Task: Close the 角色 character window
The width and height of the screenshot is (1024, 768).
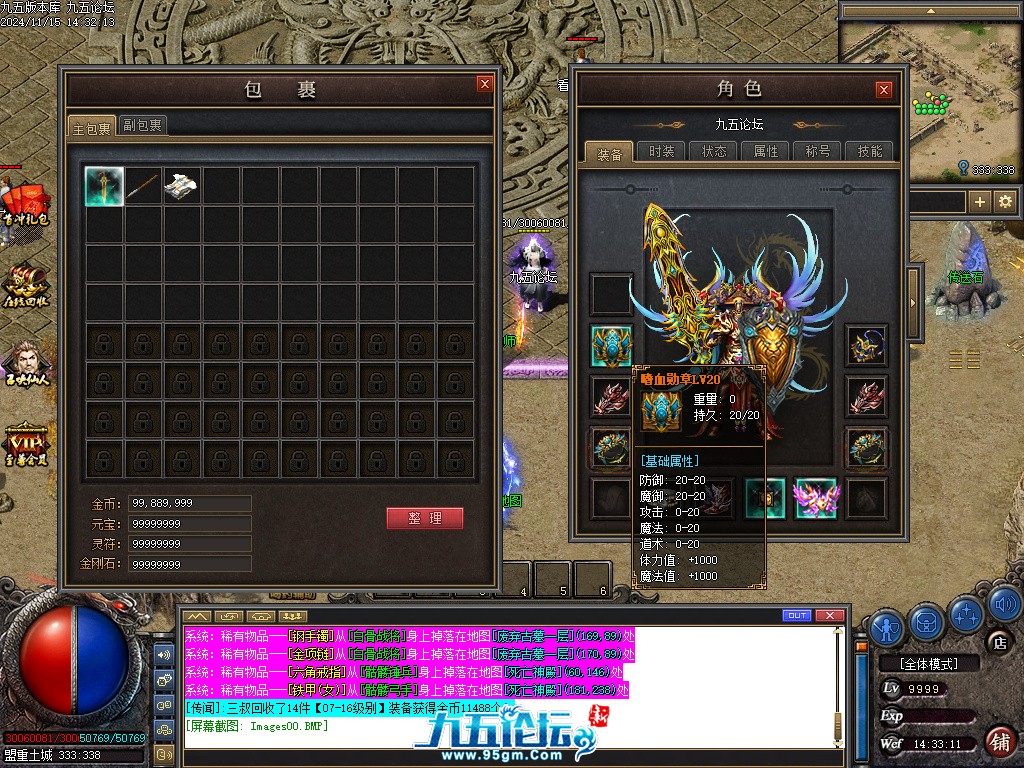Action: 883,90
